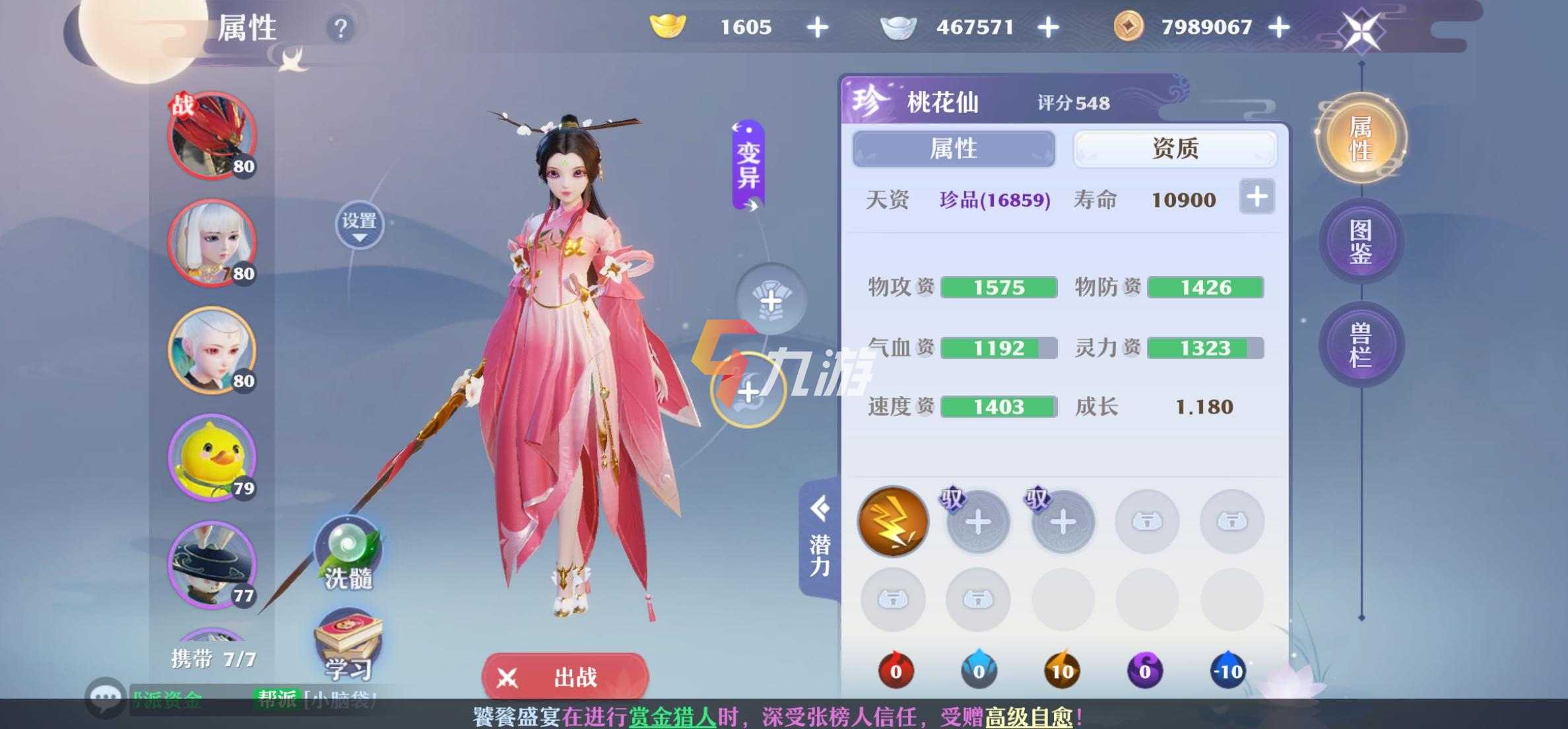Open the 学习 skill book function
The height and width of the screenshot is (729, 1568).
click(x=348, y=645)
